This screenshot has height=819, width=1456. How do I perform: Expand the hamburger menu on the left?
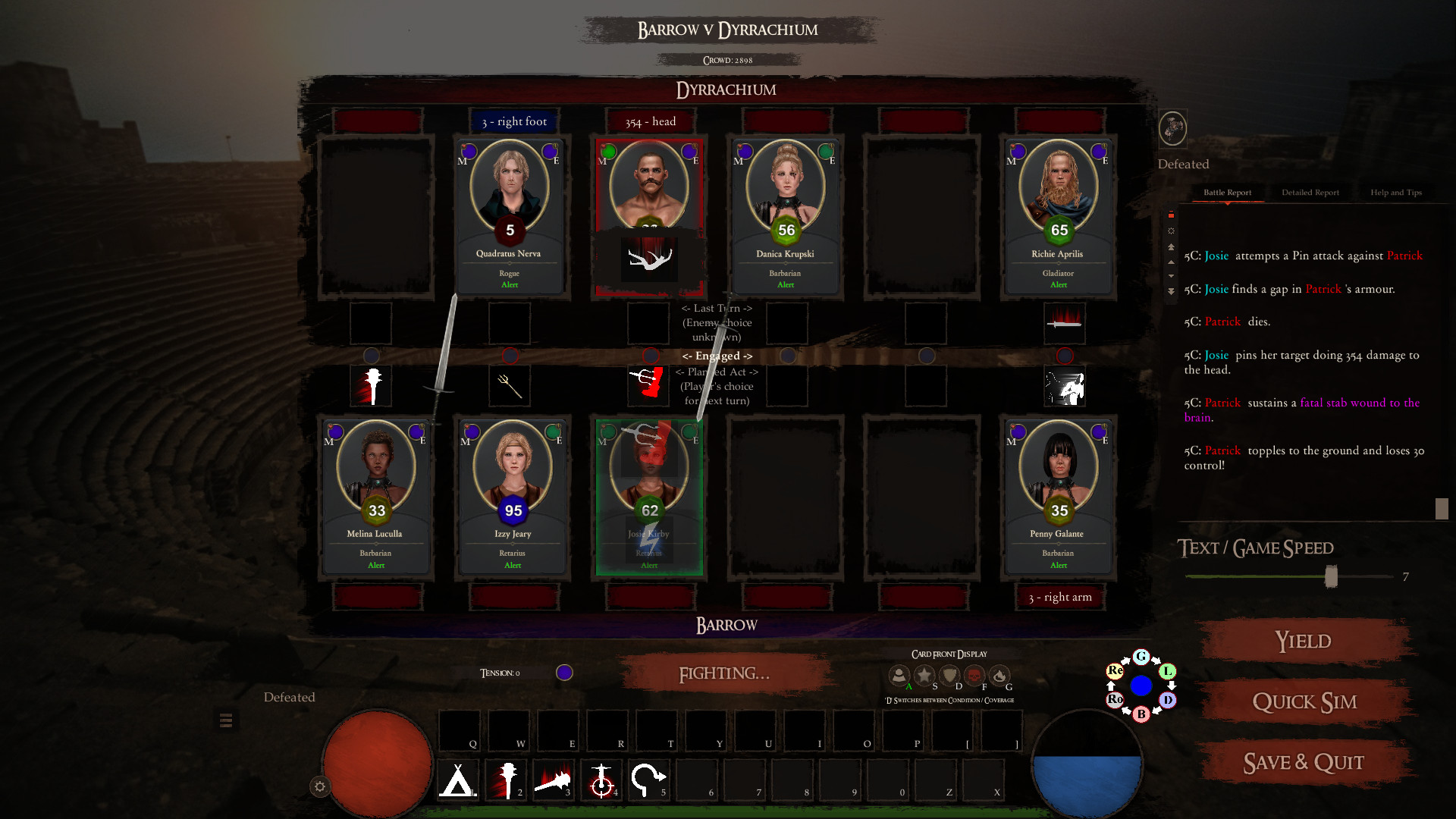pos(225,720)
